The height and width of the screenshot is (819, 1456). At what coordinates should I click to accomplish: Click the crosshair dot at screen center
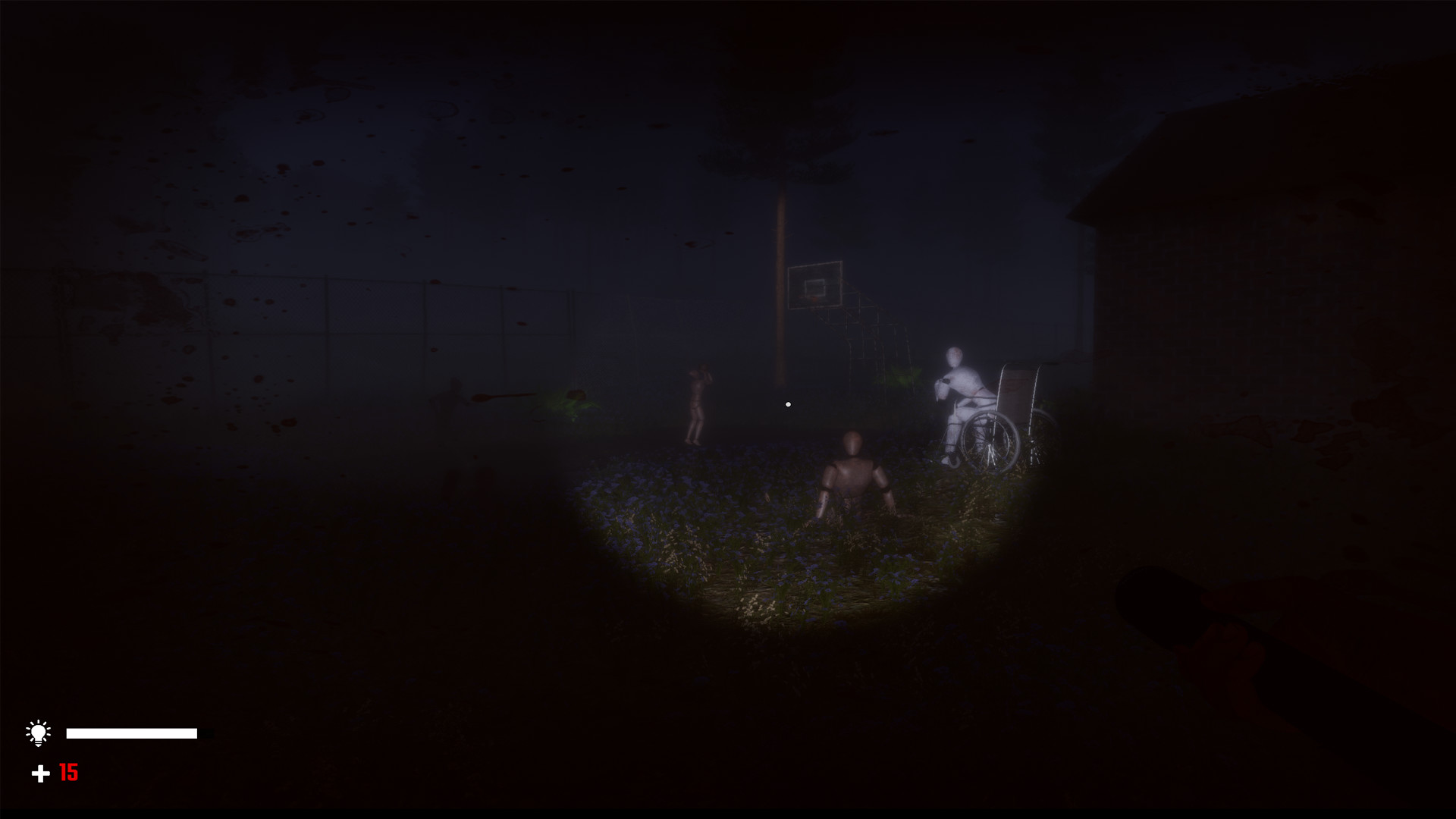coord(787,404)
